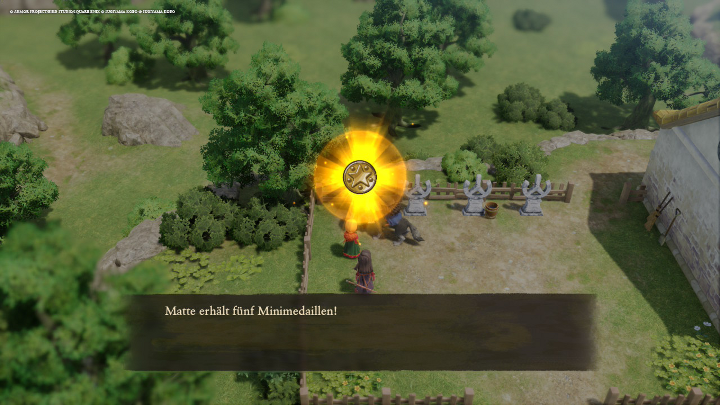Advance the Minimedaillen message dialogue box
Image resolution: width=720 pixels, height=405 pixels.
(x=360, y=332)
